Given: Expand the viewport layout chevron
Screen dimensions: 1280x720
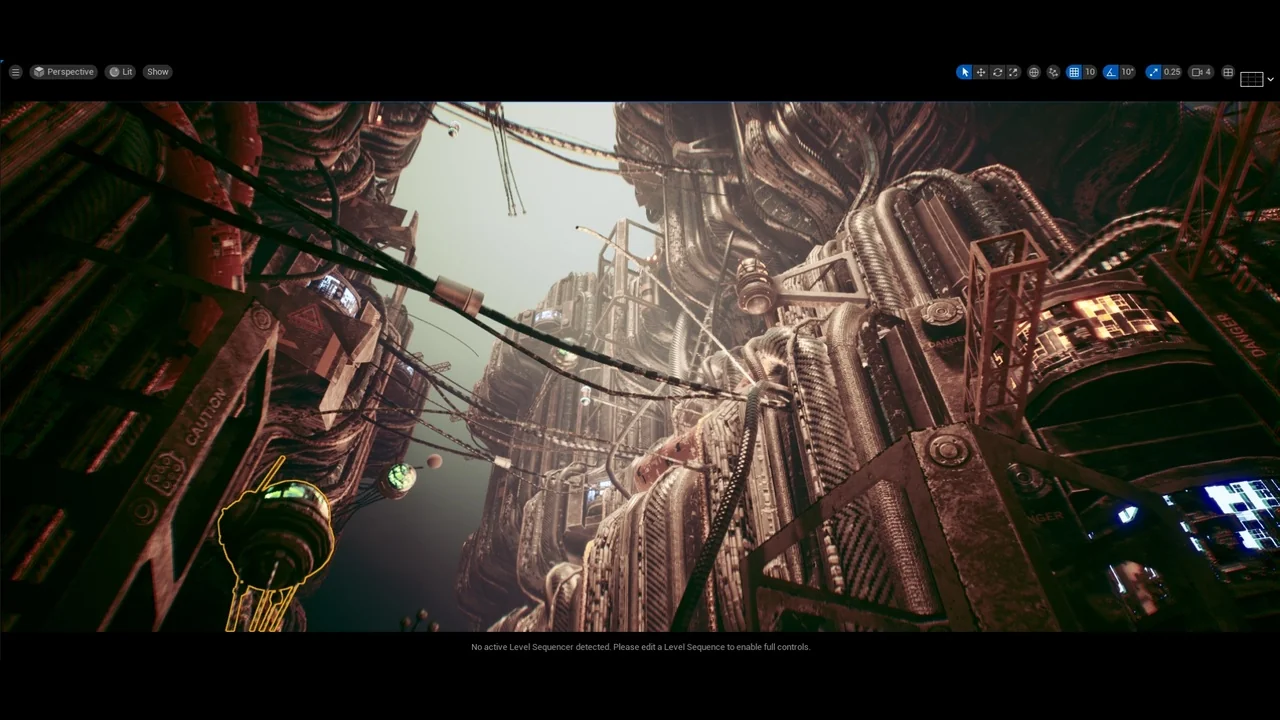Looking at the screenshot, I should [x=1270, y=79].
